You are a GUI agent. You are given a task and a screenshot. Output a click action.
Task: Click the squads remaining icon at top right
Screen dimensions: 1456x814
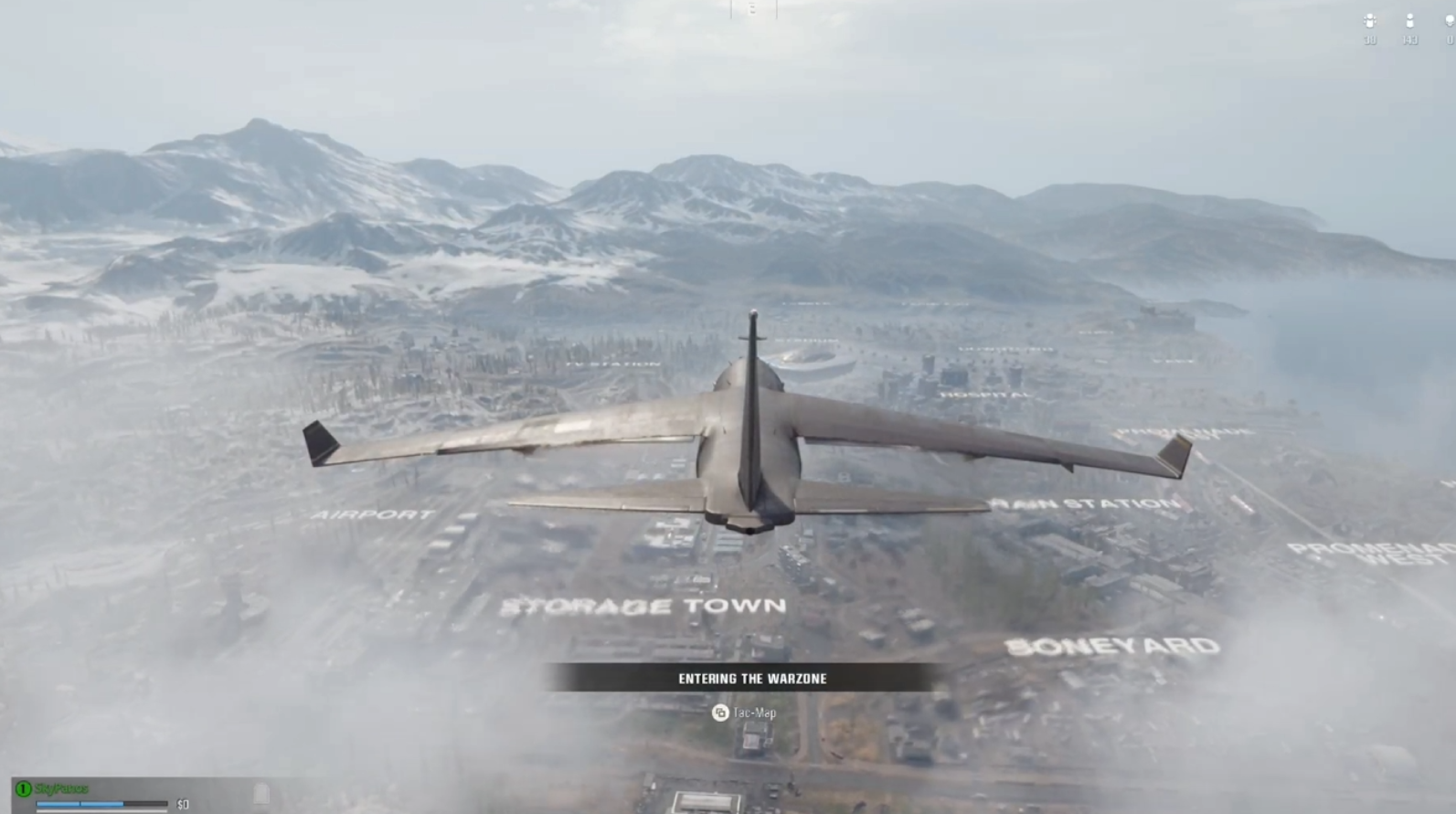tap(1369, 20)
